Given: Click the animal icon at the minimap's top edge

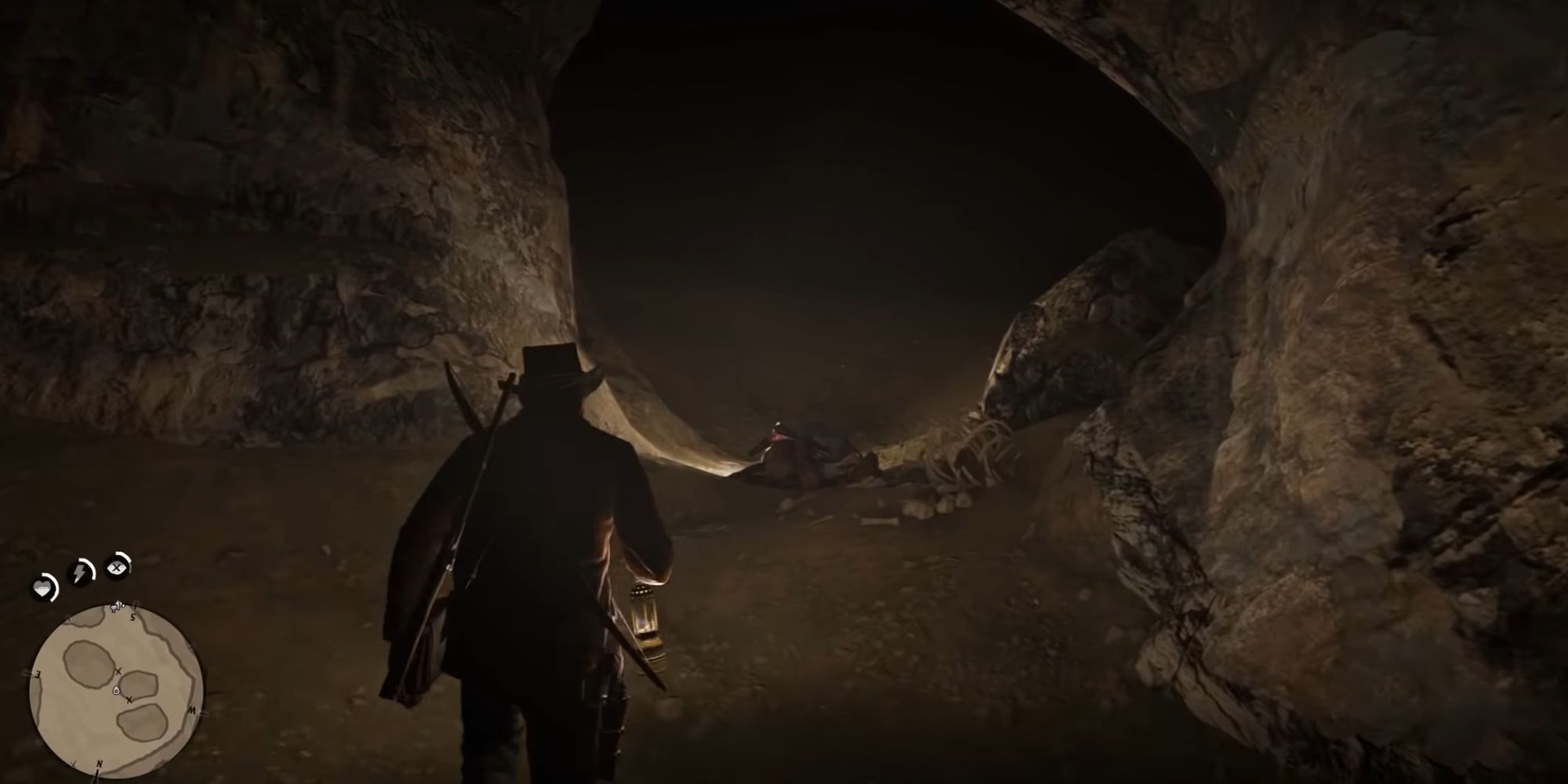Looking at the screenshot, I should tap(115, 606).
